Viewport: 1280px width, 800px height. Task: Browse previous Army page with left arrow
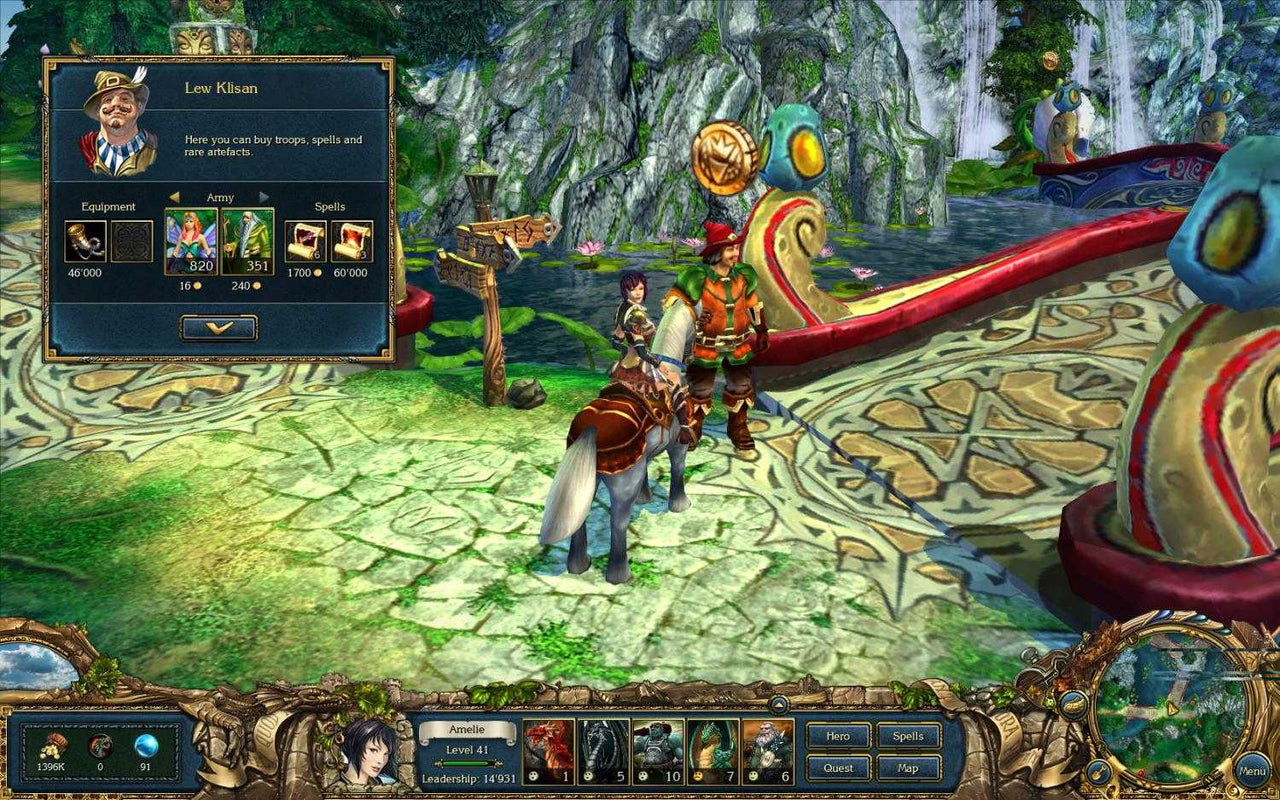point(175,197)
